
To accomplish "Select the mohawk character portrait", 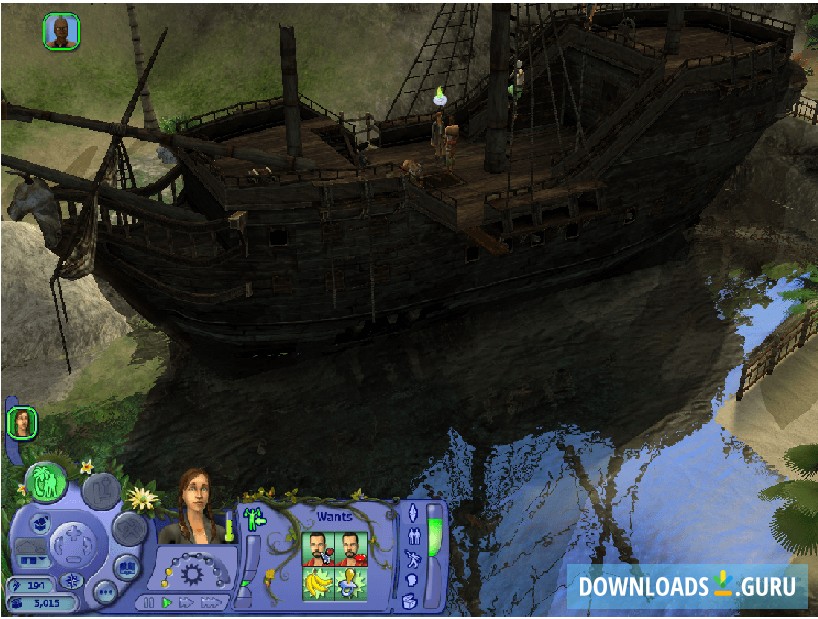I will point(61,31).
